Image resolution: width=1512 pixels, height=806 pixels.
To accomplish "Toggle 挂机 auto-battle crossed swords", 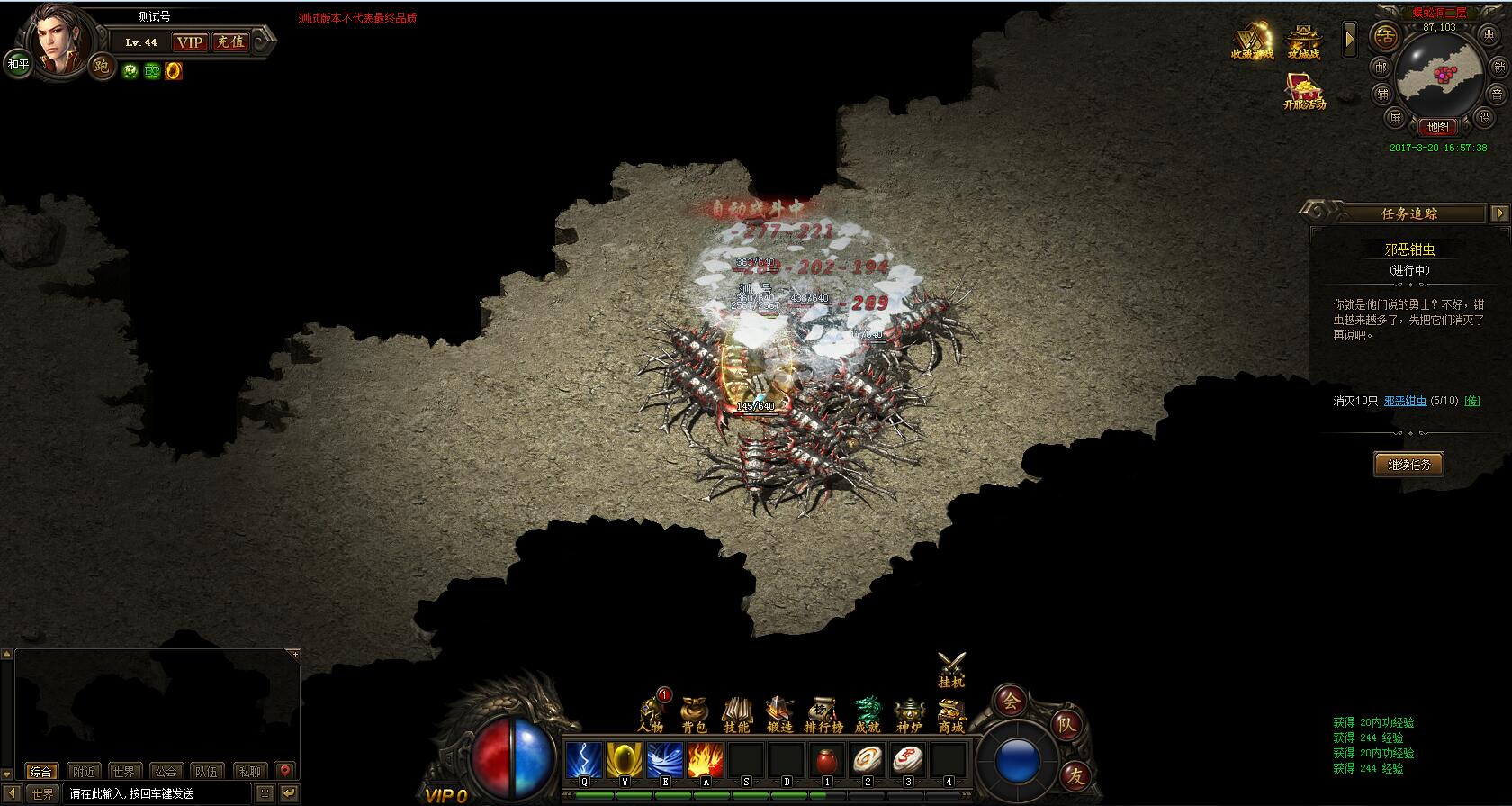I will point(951,669).
